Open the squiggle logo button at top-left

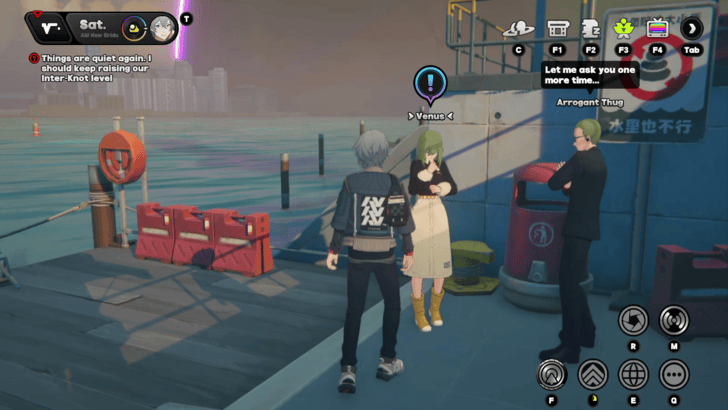pos(50,28)
